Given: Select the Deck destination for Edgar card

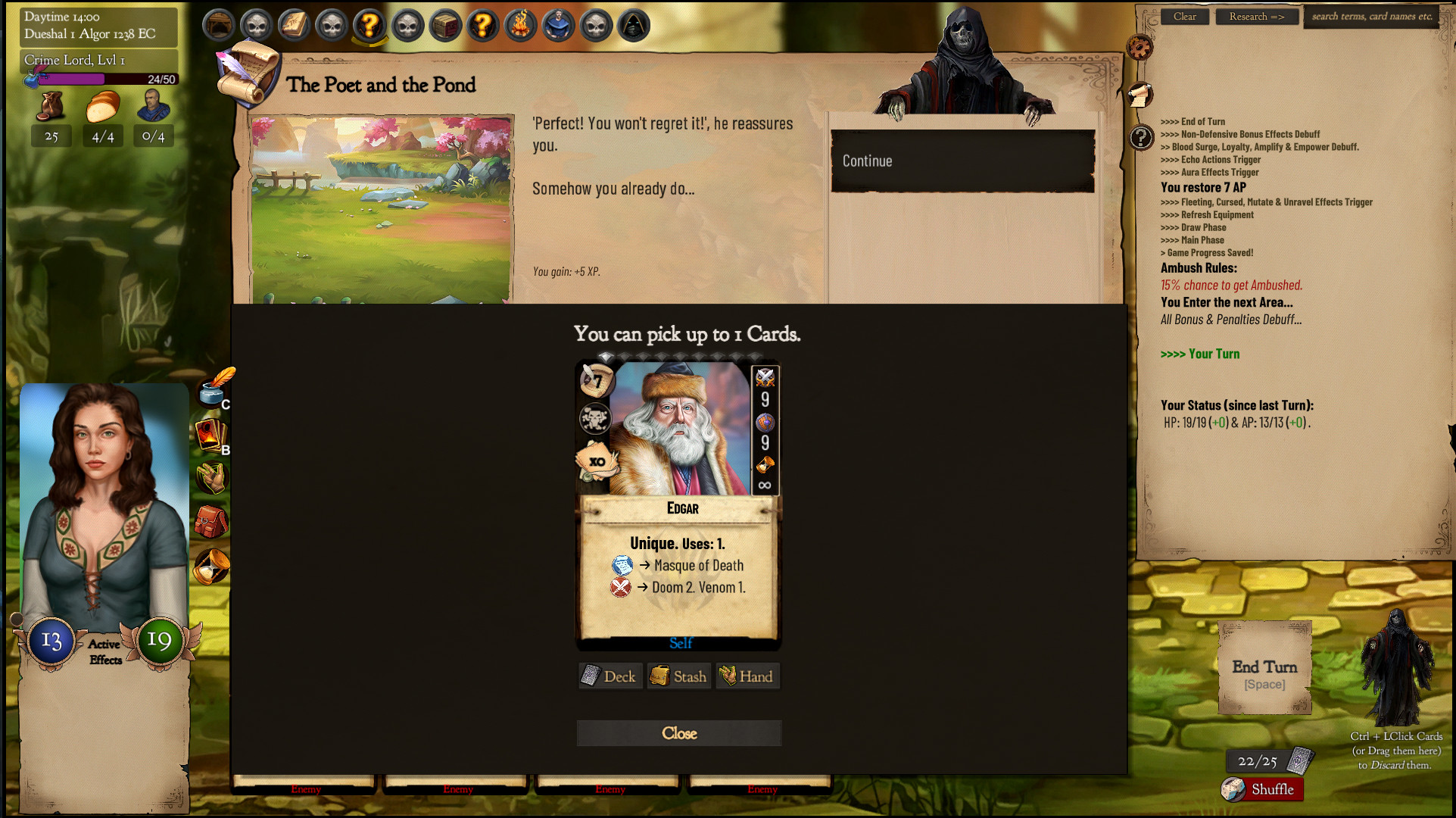Looking at the screenshot, I should (x=610, y=676).
